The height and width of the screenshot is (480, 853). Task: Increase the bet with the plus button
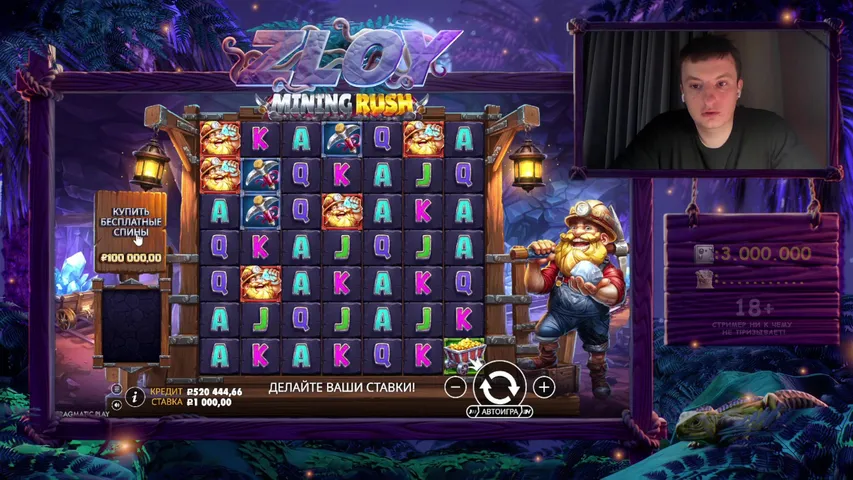pos(543,386)
